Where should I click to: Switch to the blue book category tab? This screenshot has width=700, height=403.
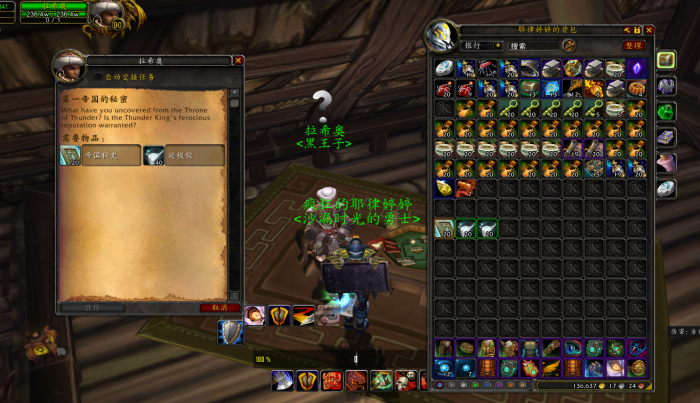coord(666,136)
